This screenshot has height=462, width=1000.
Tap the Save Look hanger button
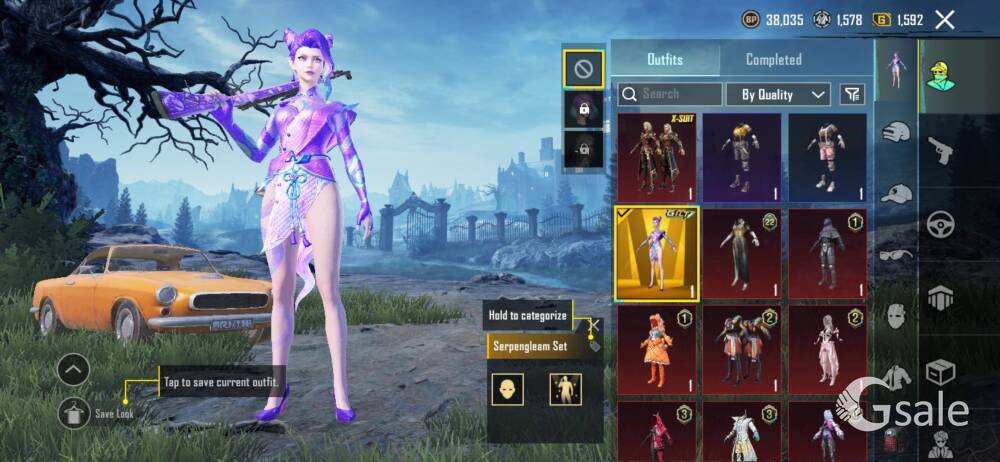pos(73,411)
